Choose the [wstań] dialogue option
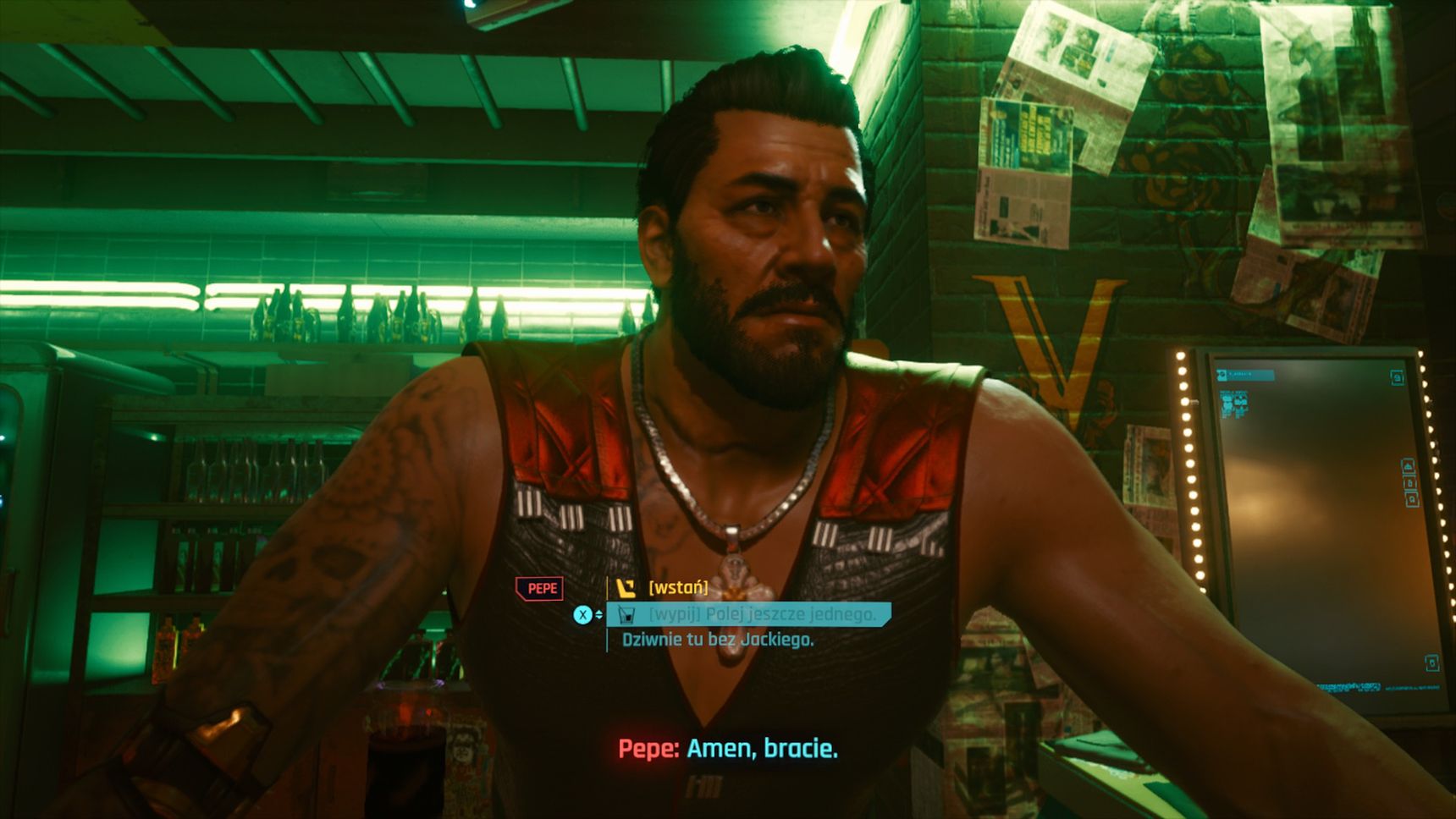The height and width of the screenshot is (819, 1456). point(677,587)
